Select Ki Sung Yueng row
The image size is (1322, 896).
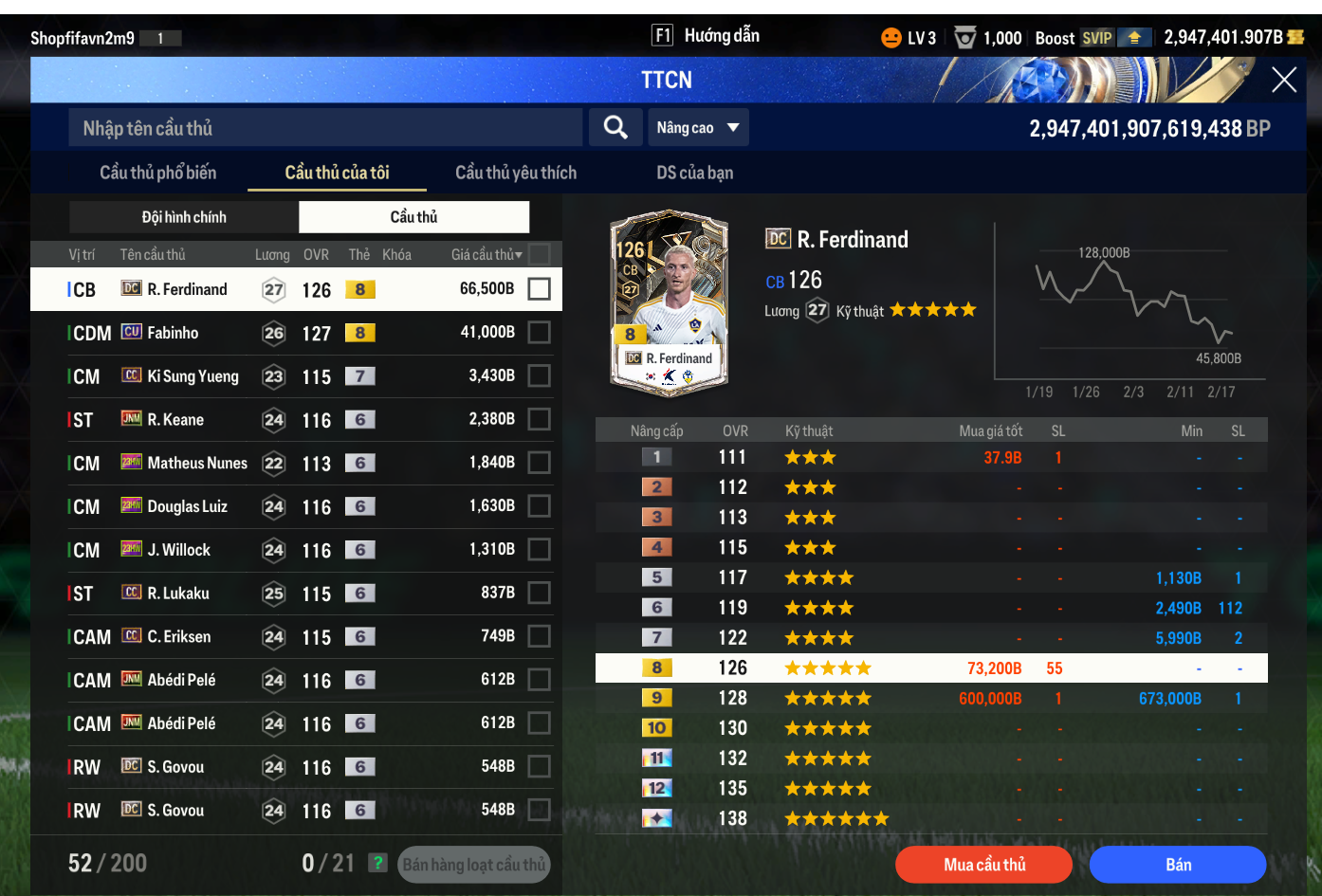point(285,376)
